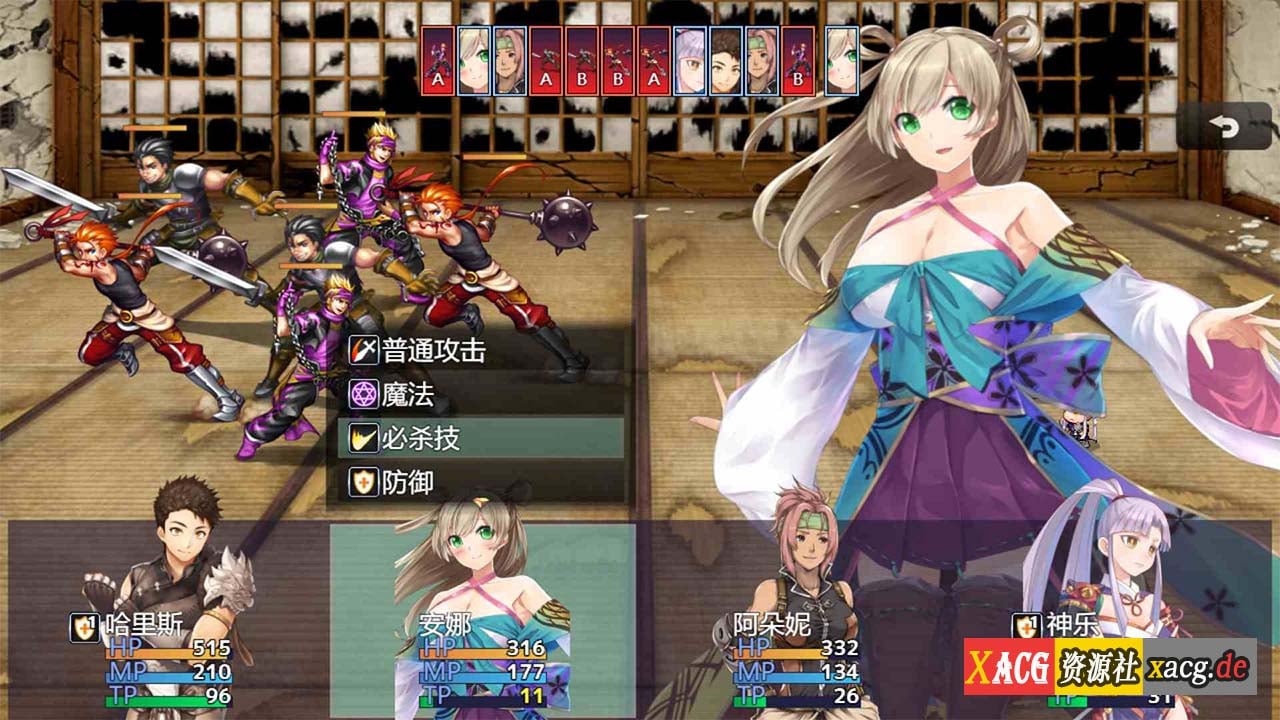Select 安娜's portrait in the turn order bar

pyautogui.click(x=472, y=60)
